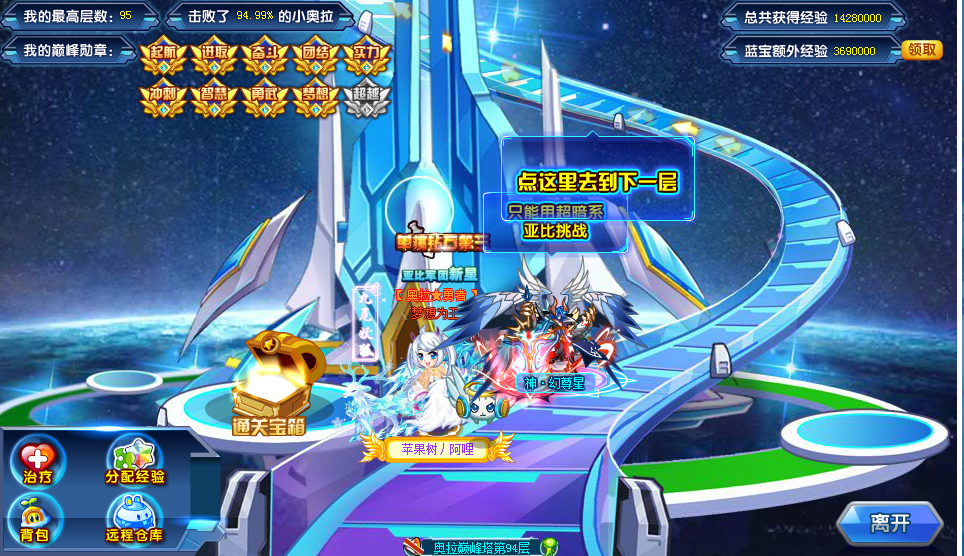Select the grey 超越 medal
This screenshot has width=964, height=556.
point(366,97)
